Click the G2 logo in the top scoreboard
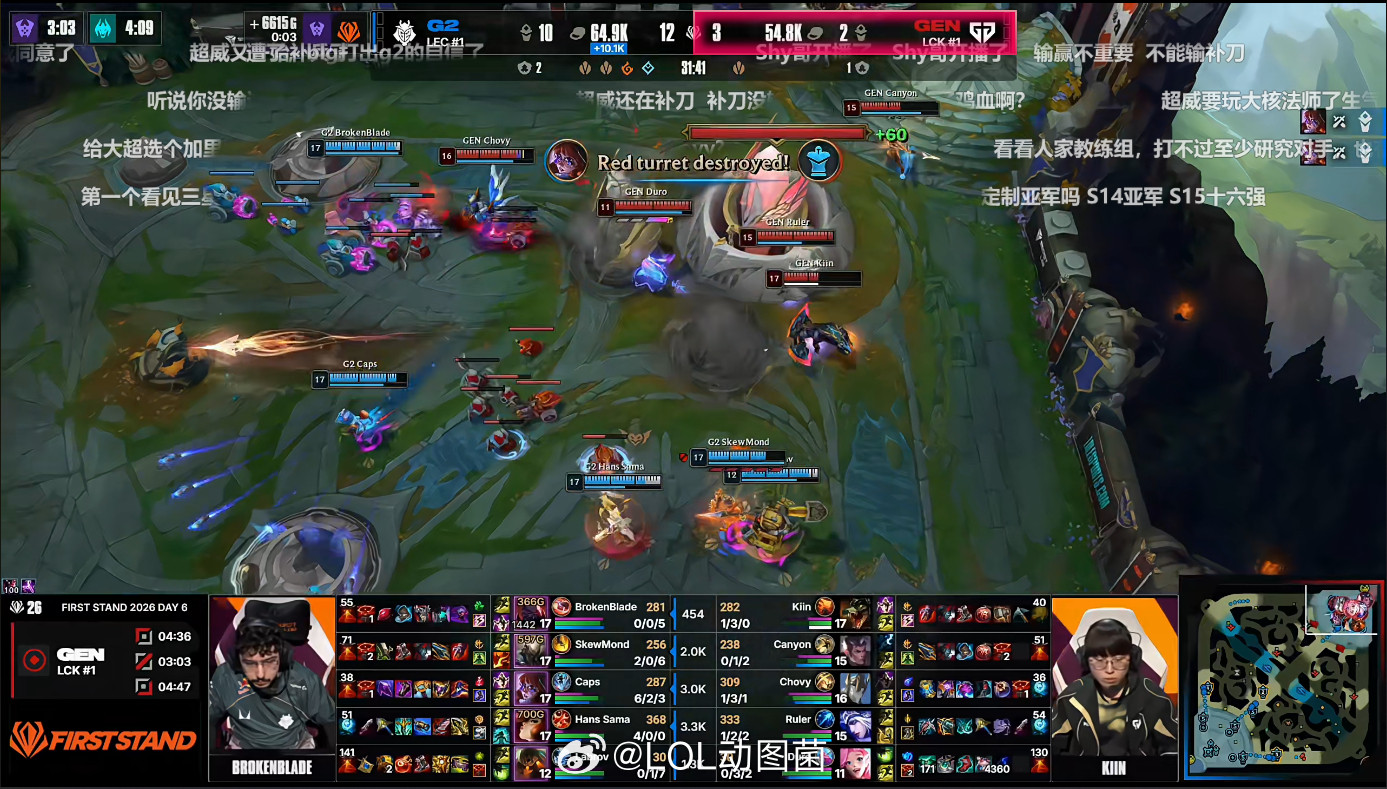Viewport: 1387px width, 789px height. (406, 32)
